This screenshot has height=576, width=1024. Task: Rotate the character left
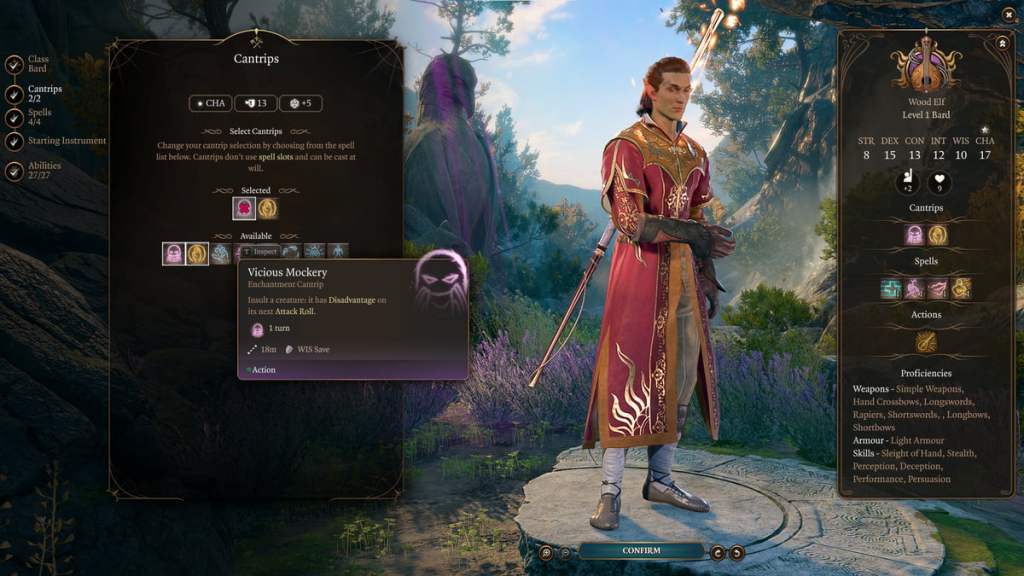(717, 552)
